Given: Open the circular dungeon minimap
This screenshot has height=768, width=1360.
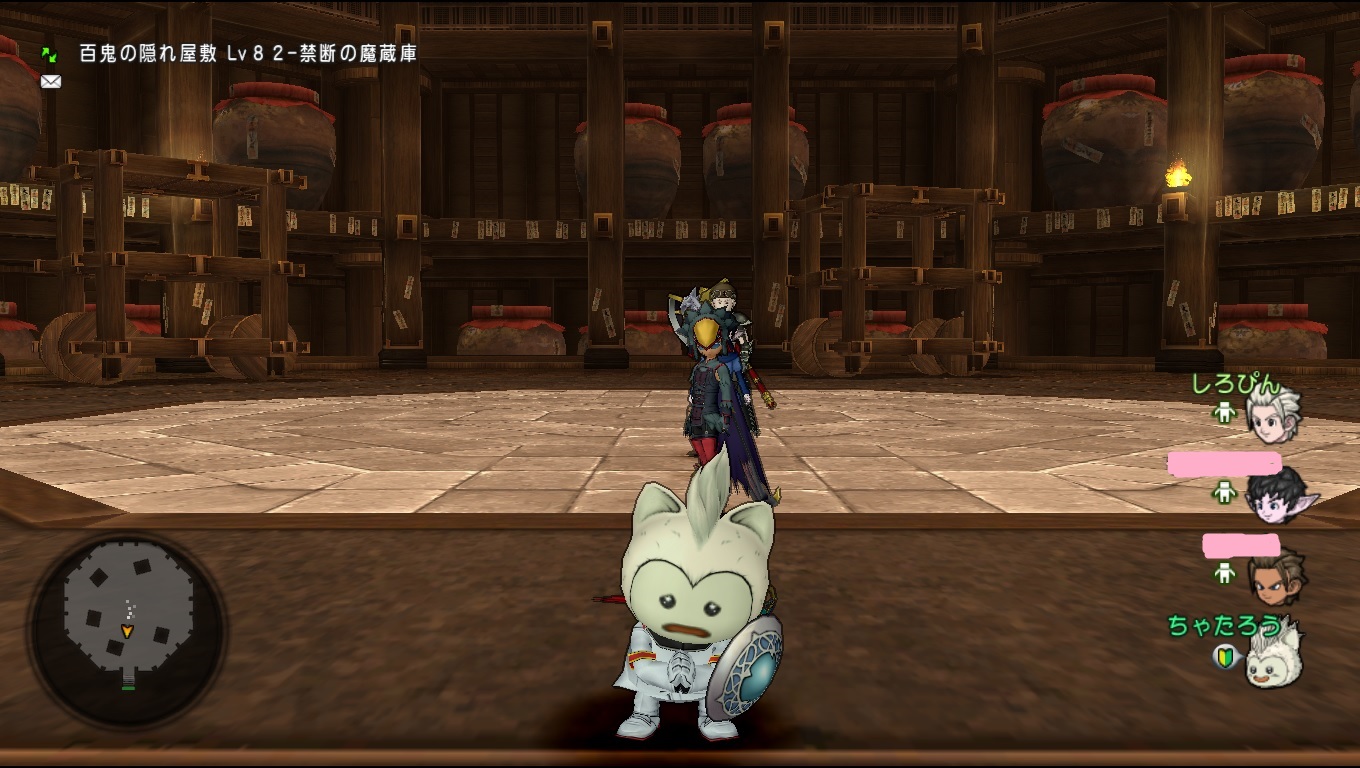Looking at the screenshot, I should (x=127, y=629).
